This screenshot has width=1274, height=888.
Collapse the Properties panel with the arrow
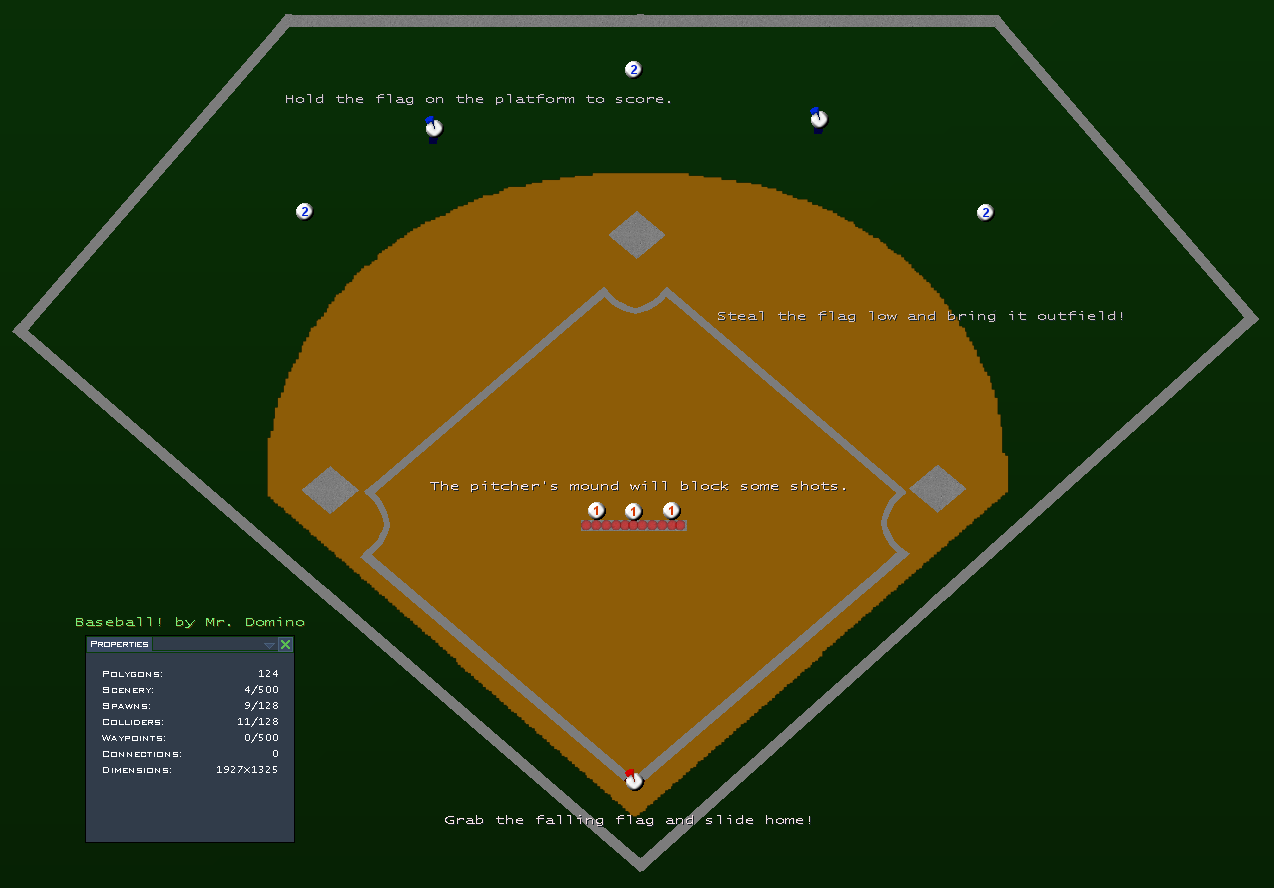pyautogui.click(x=269, y=646)
